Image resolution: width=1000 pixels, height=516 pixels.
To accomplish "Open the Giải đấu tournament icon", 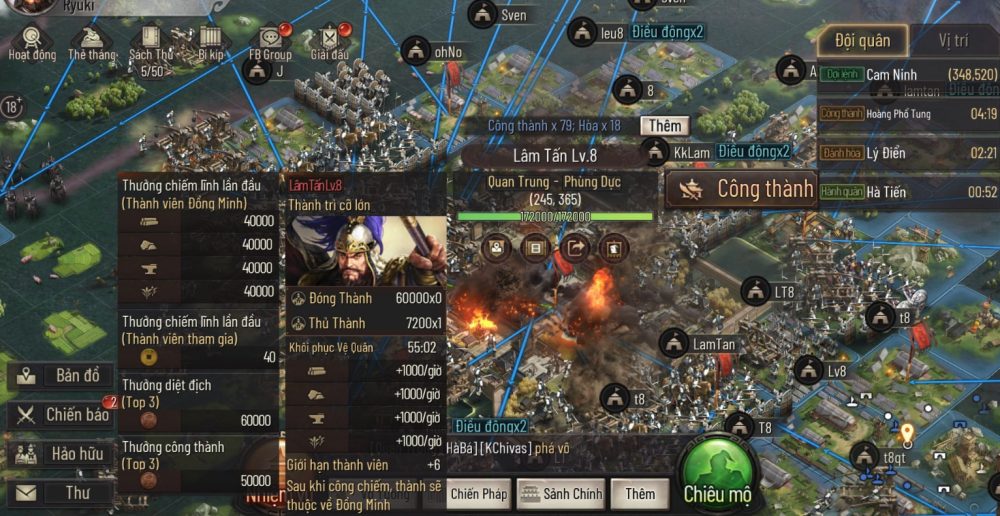I will coord(329,42).
